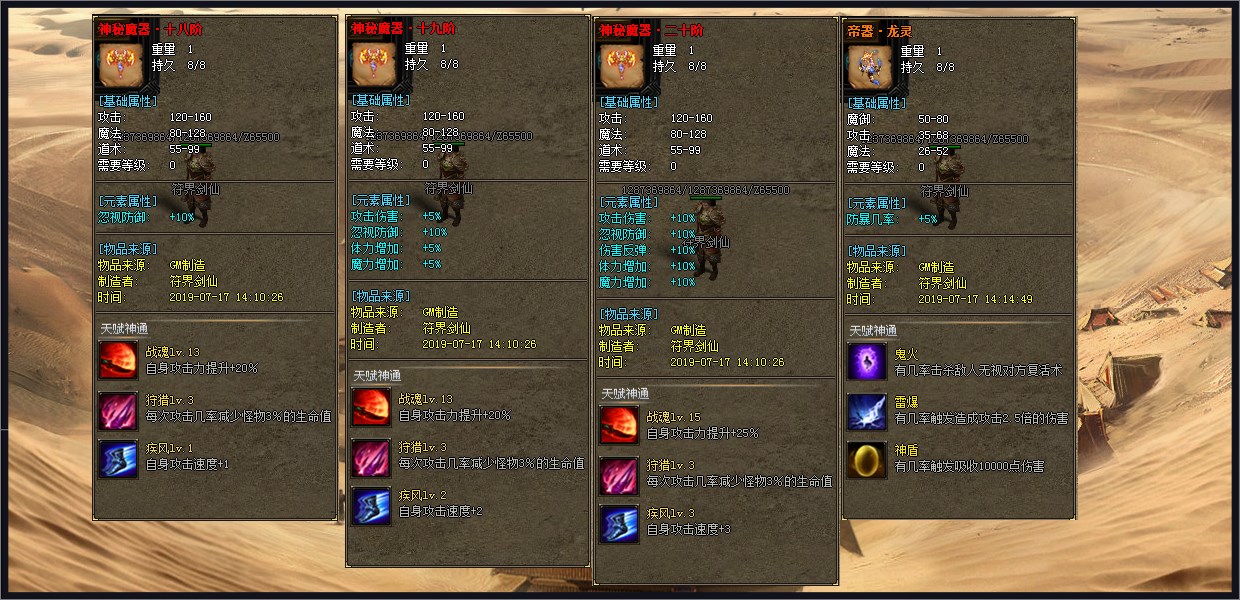Viewport: 1240px width, 600px height.
Task: Click the purple 鬼火 talent icon
Action: click(867, 360)
